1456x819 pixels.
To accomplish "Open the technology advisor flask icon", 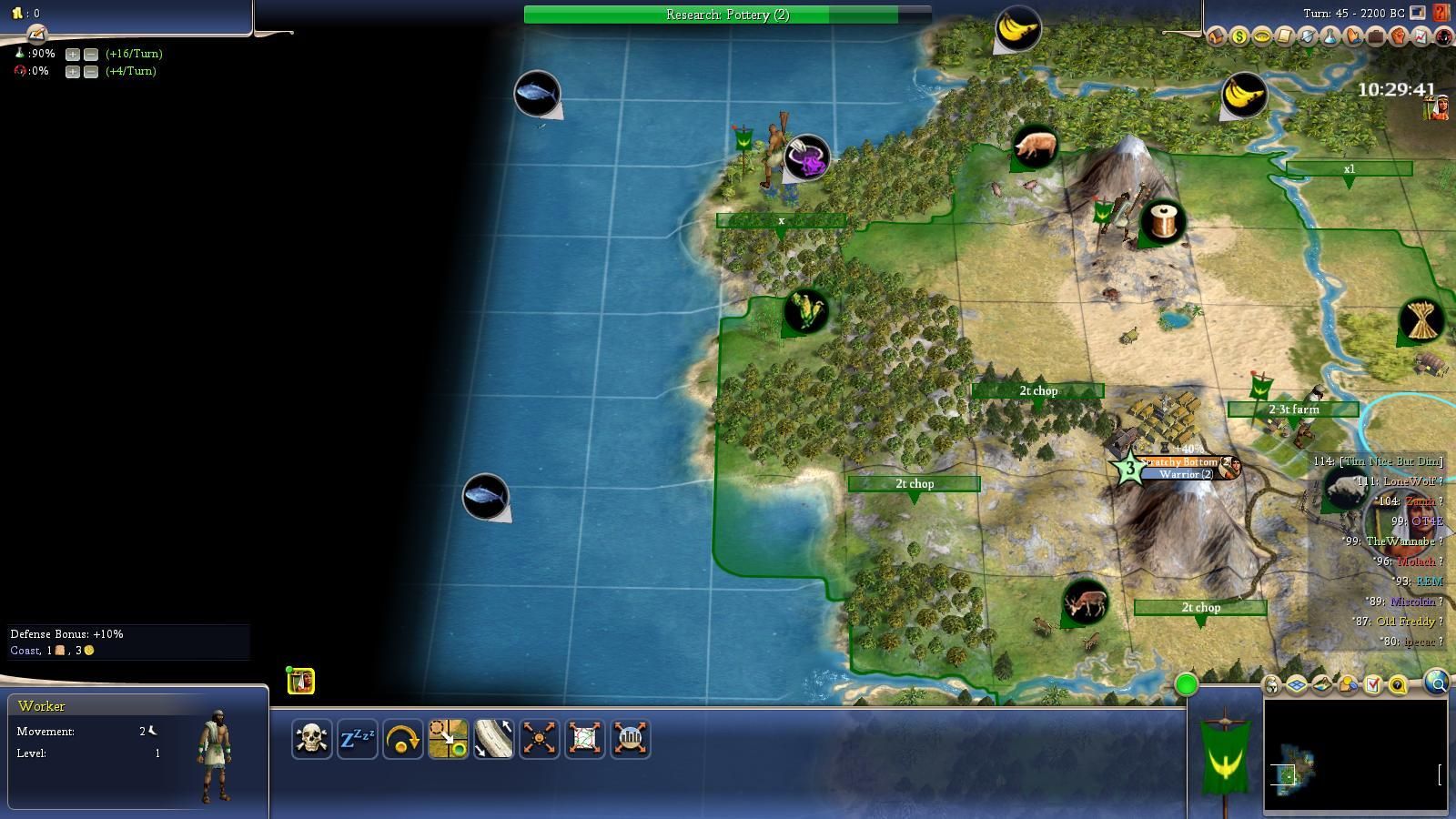I will tap(1330, 37).
